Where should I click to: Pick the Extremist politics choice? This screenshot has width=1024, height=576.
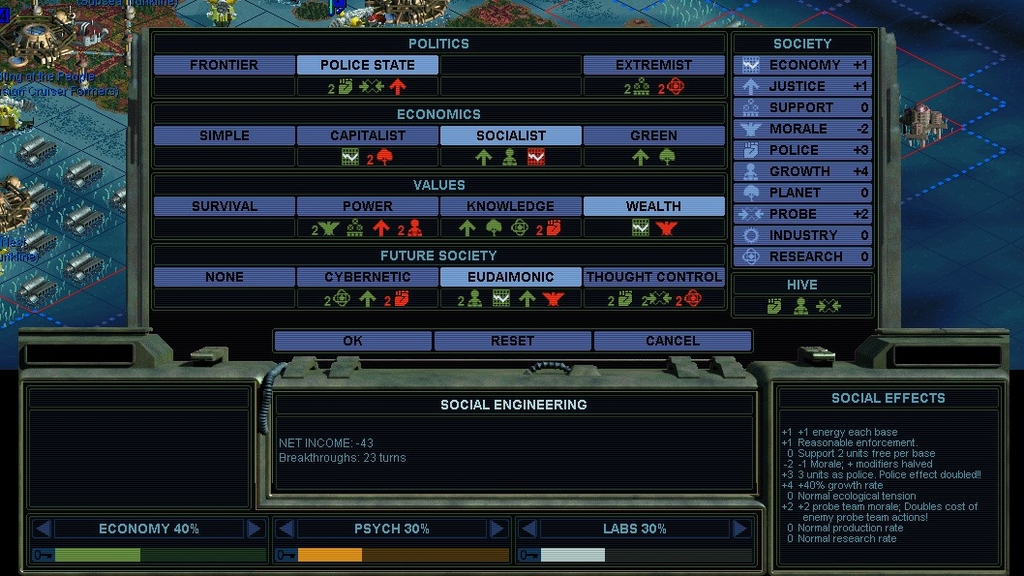click(x=654, y=65)
